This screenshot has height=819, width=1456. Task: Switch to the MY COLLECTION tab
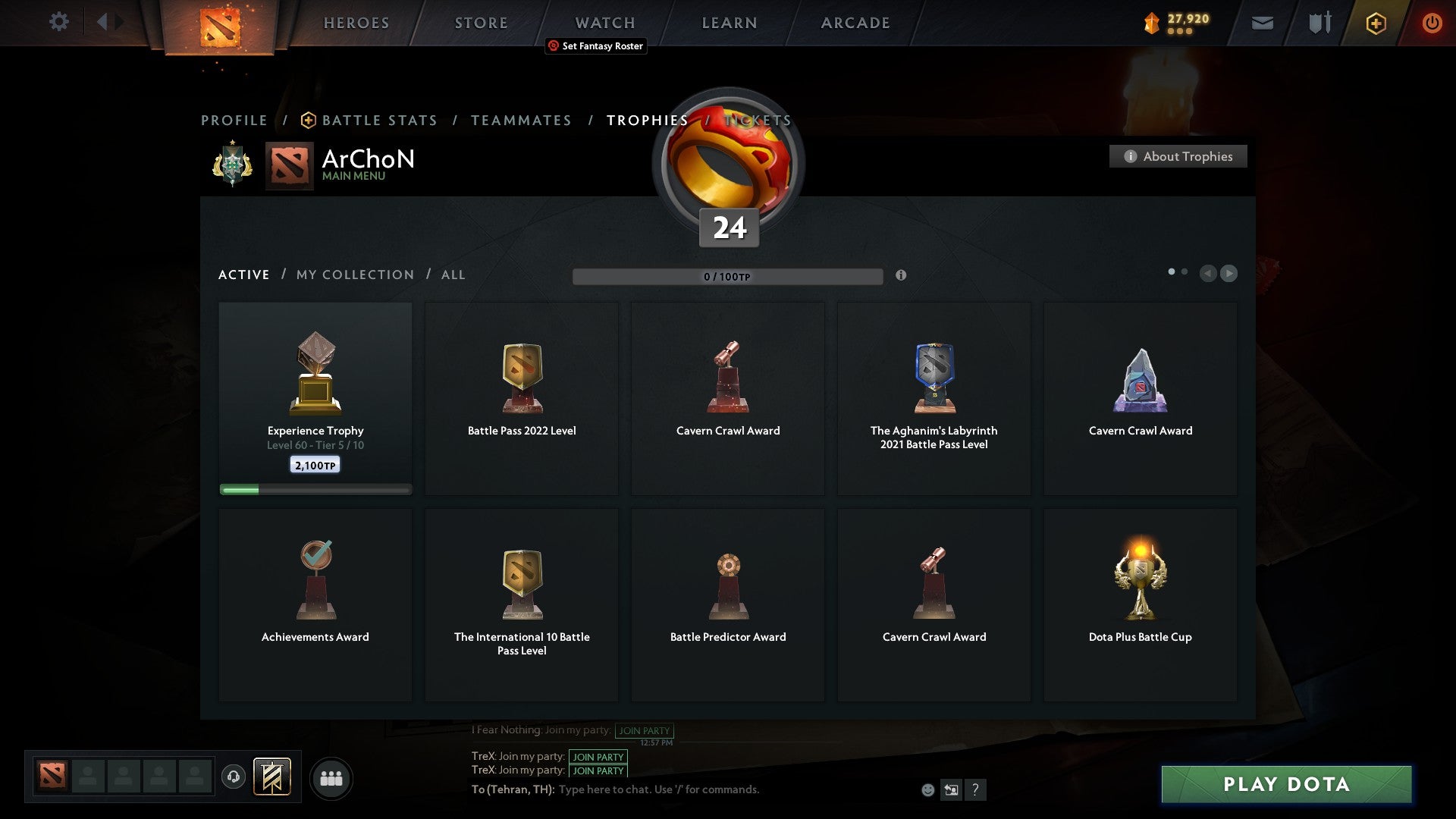coord(354,275)
